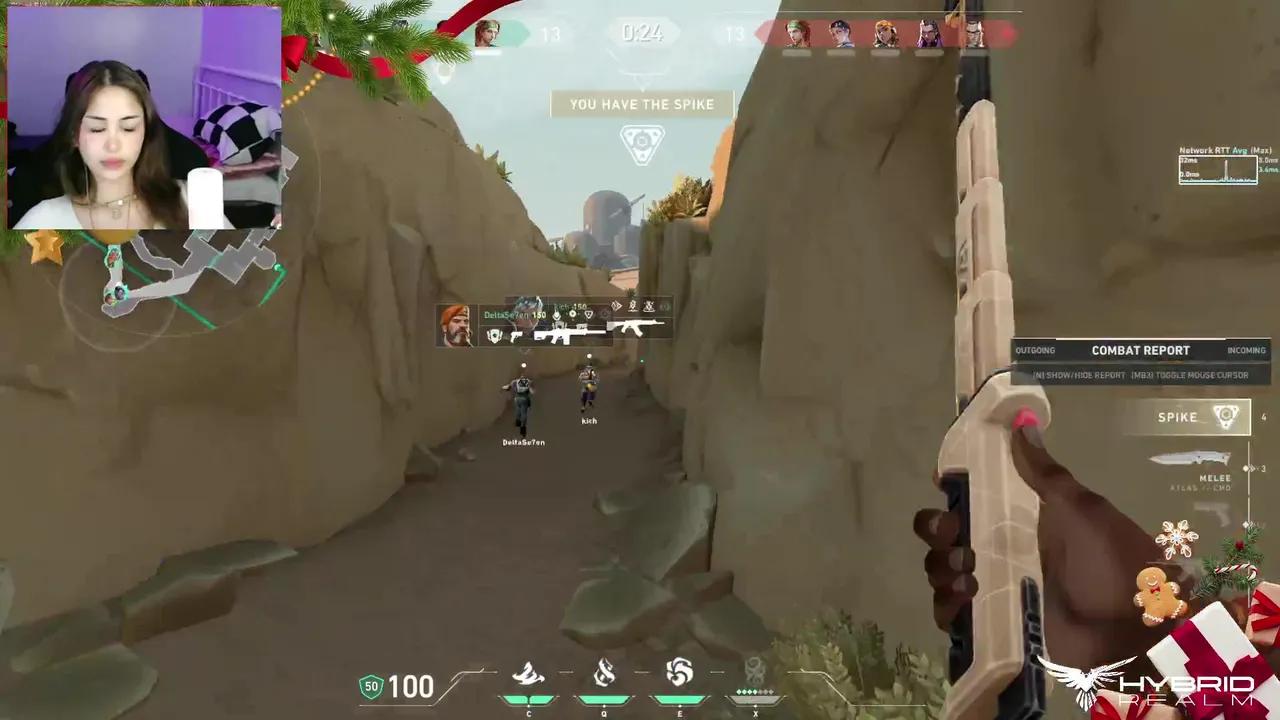Switch to the Incoming combat report tab
Image resolution: width=1280 pixels, height=720 pixels.
(1246, 350)
